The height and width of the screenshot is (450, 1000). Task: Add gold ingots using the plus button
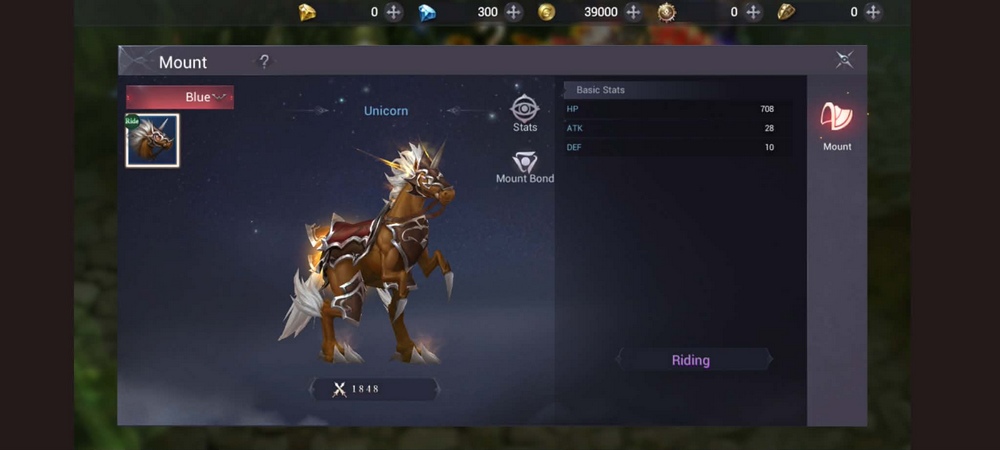394,12
